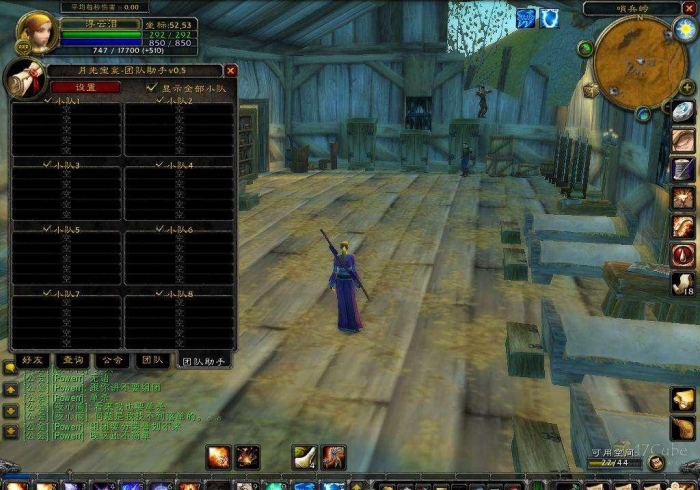Image resolution: width=700 pixels, height=490 pixels.
Task: Zoom in the minimap with plus button
Action: [x=687, y=88]
